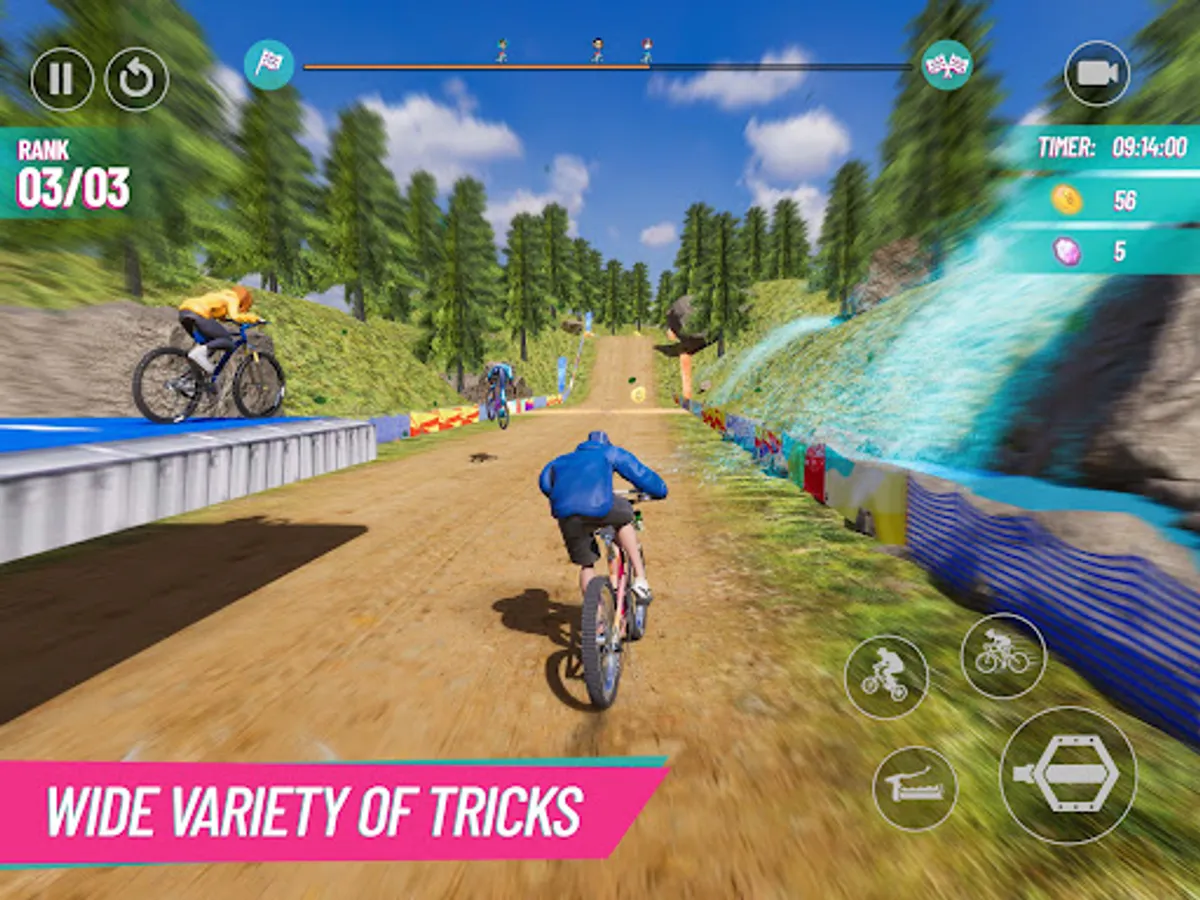Switch camera view with the camera icon
The image size is (1200, 900).
[x=1096, y=74]
